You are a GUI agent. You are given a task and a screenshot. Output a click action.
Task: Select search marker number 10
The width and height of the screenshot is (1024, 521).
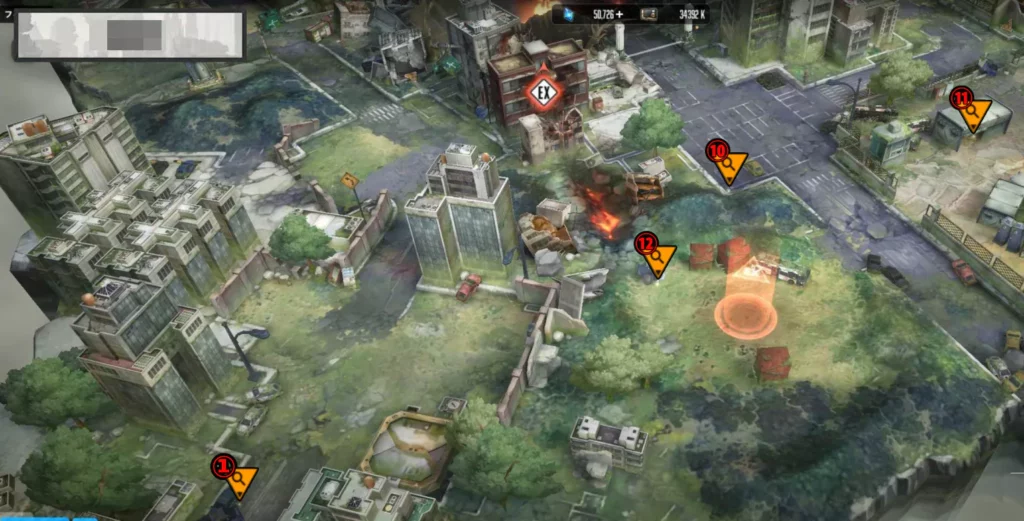click(729, 165)
